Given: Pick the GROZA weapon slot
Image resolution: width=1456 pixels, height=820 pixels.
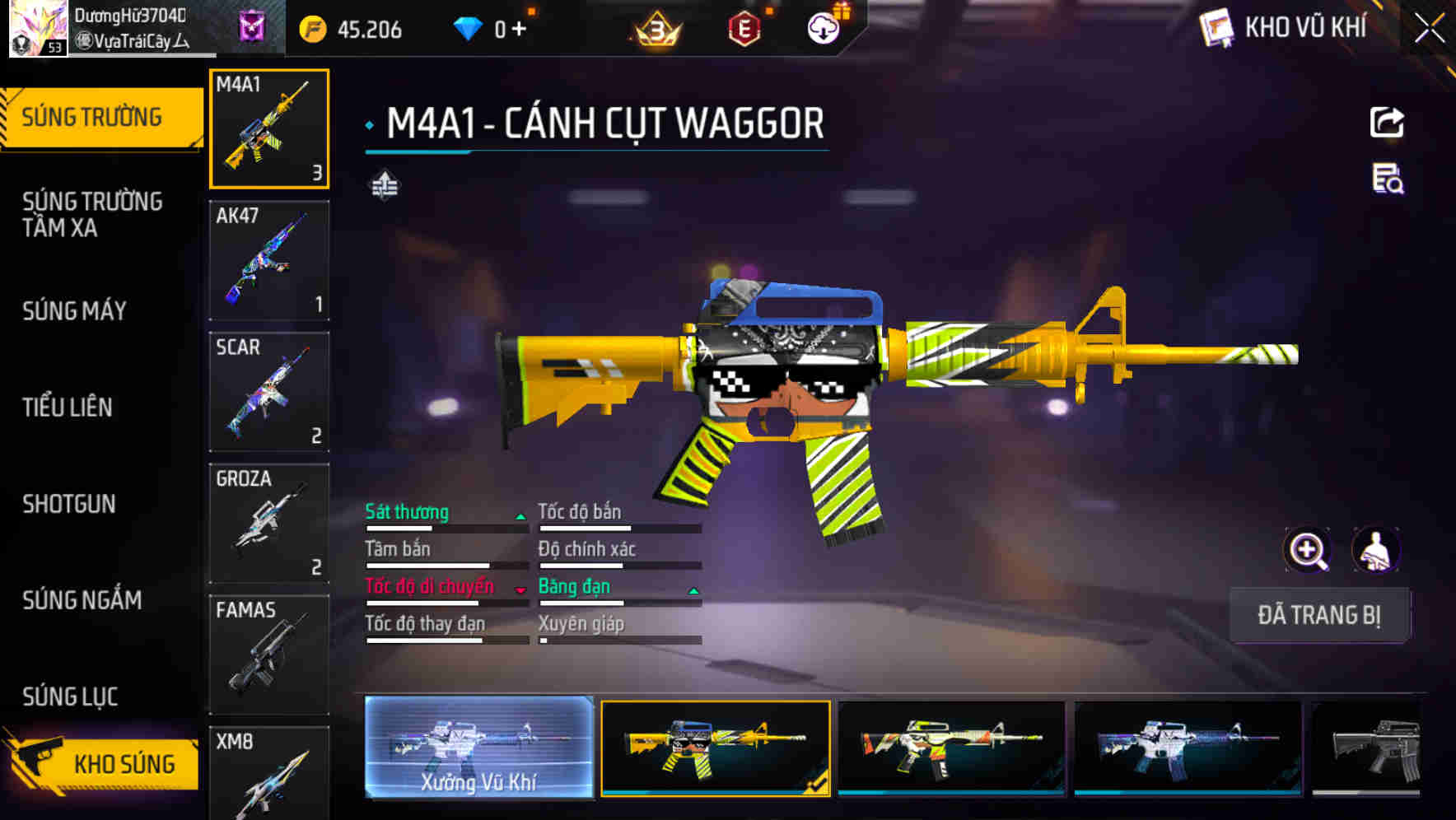Looking at the screenshot, I should point(269,524).
